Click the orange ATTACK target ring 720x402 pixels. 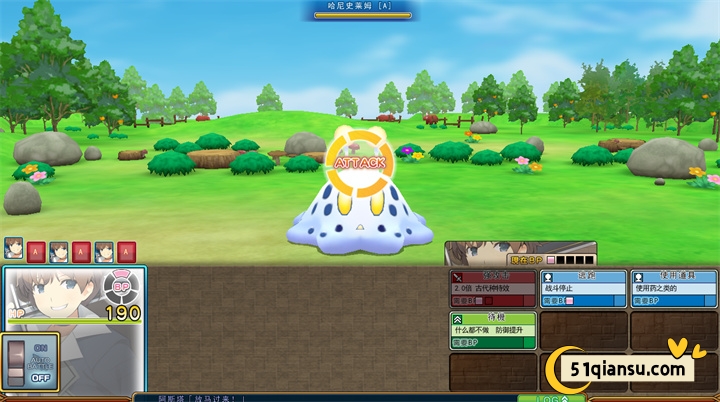[360, 162]
